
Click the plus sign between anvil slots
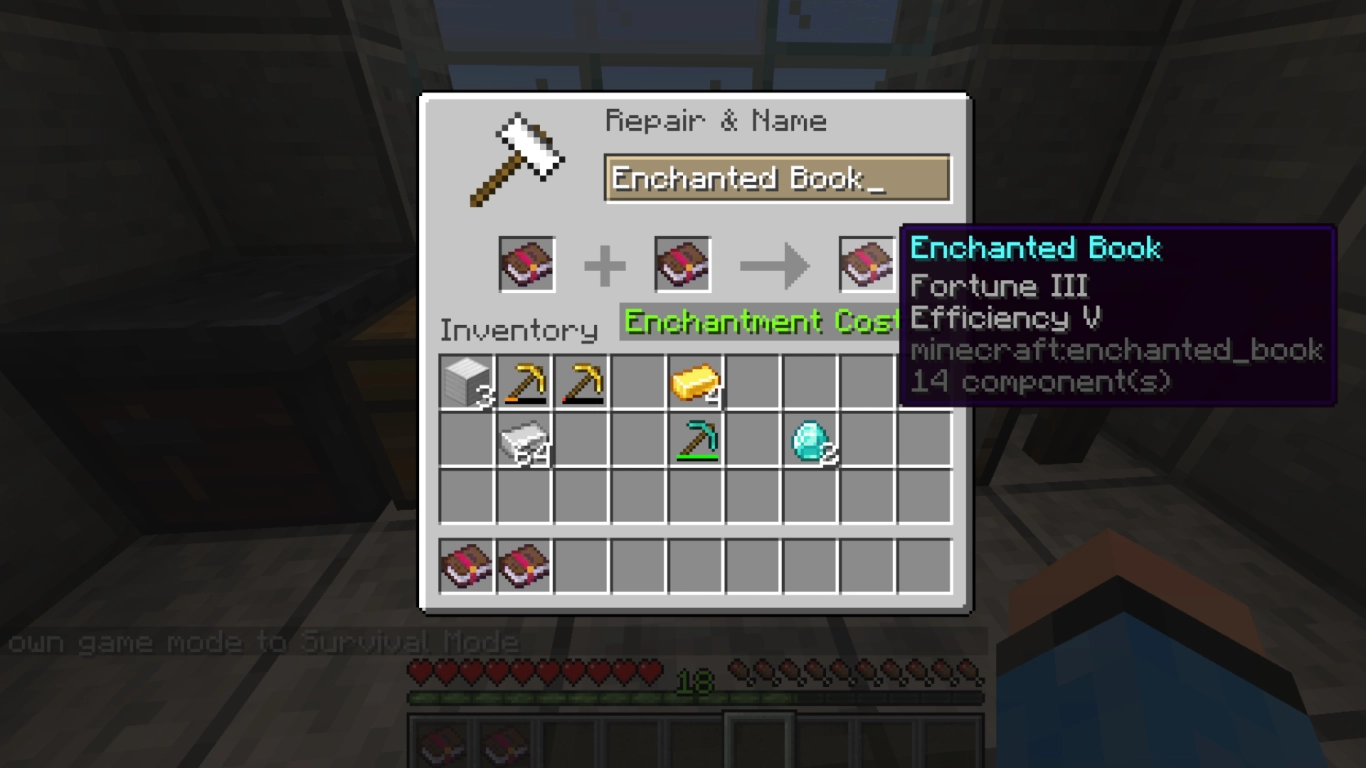[x=604, y=264]
